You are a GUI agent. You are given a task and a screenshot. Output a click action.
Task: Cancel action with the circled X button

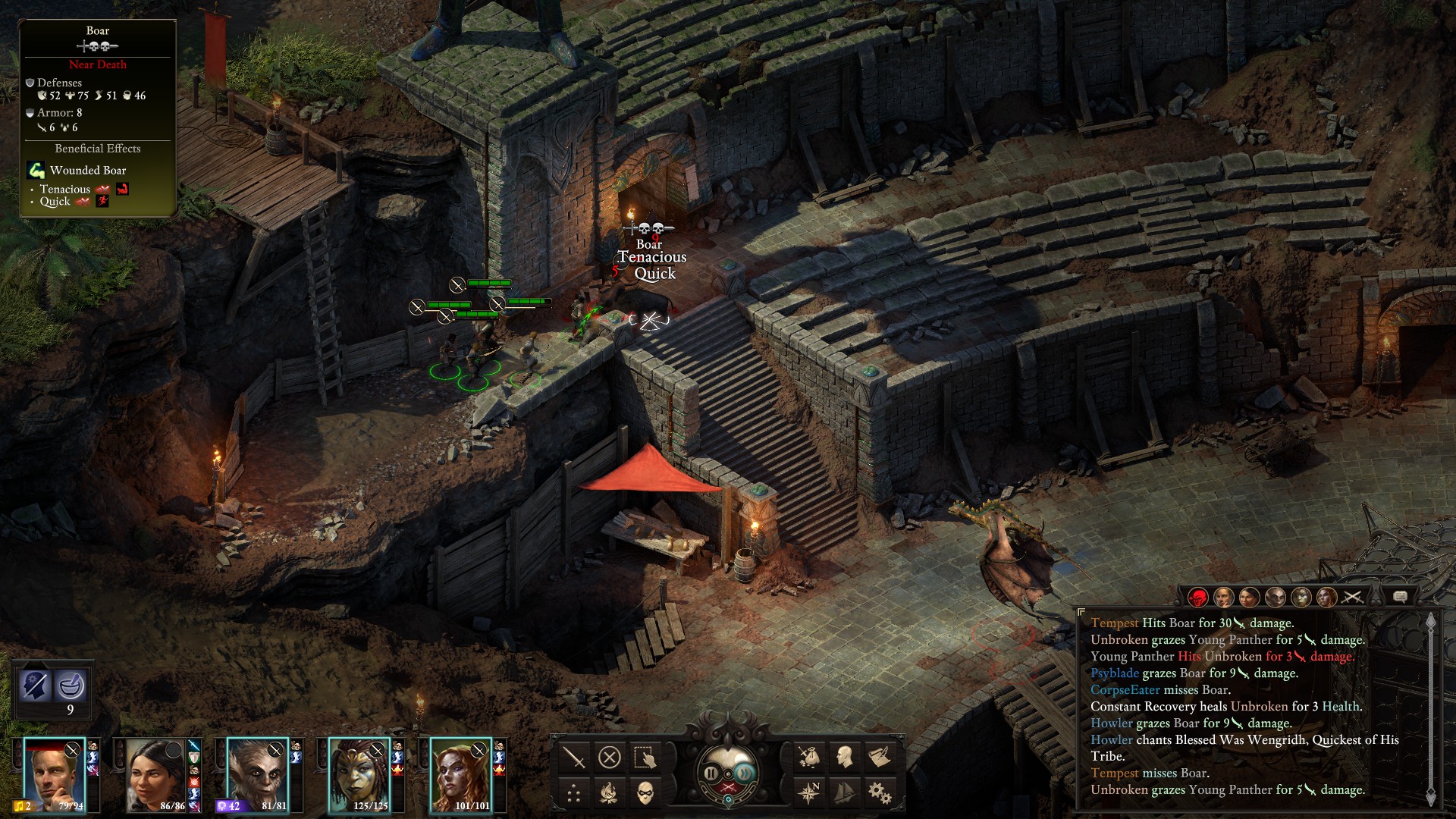click(x=610, y=757)
